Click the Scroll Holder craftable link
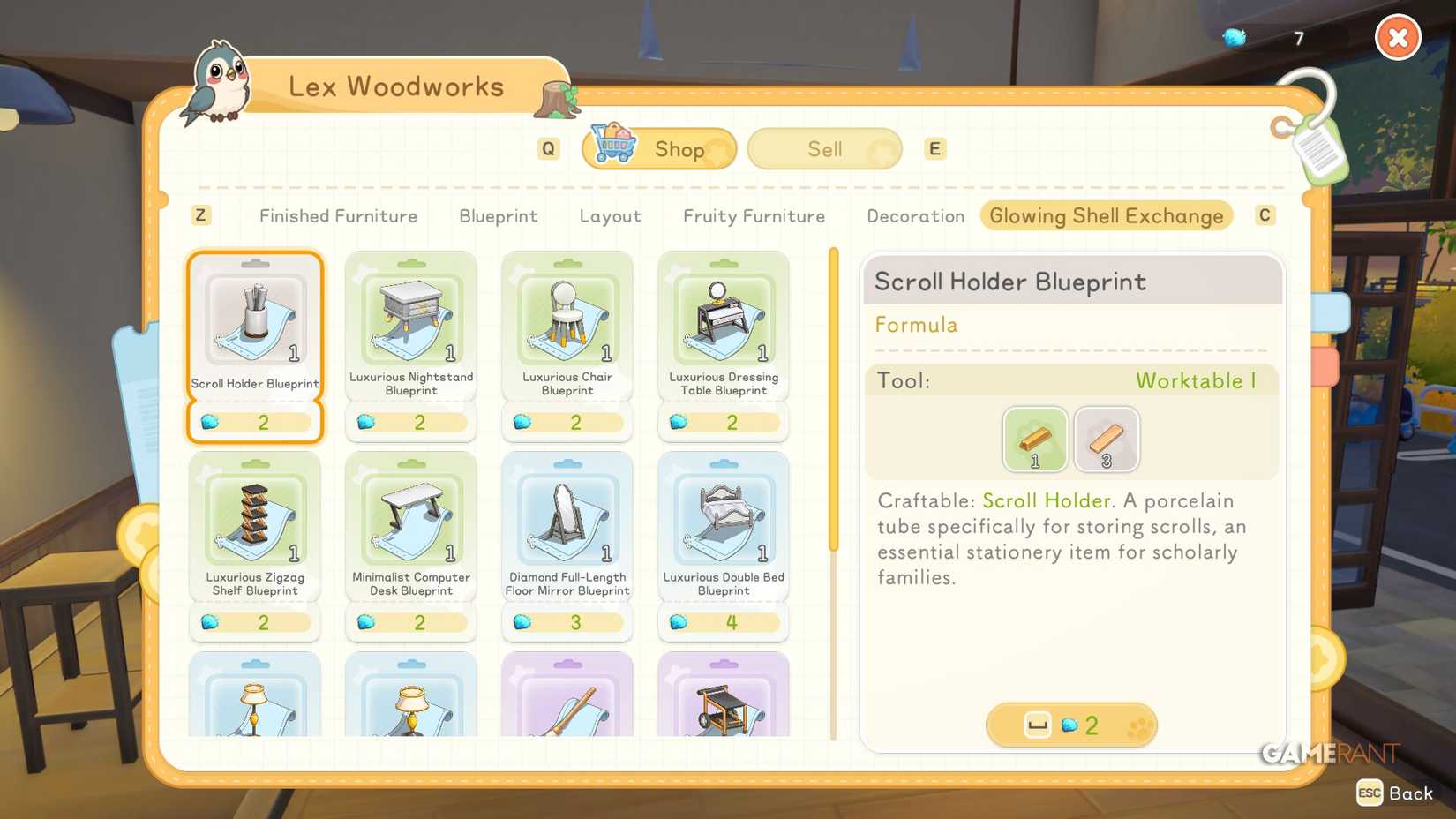Viewport: 1456px width, 819px height. (x=1047, y=500)
